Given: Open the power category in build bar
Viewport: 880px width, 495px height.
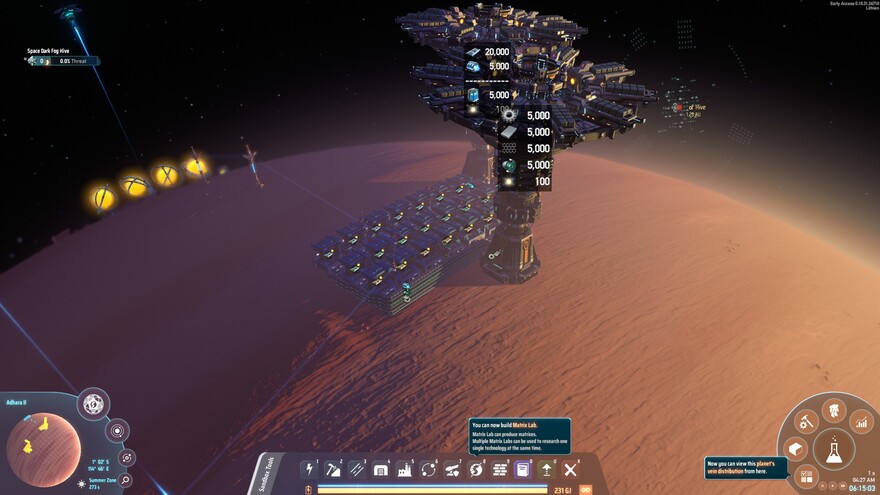Looking at the screenshot, I should tap(310, 469).
